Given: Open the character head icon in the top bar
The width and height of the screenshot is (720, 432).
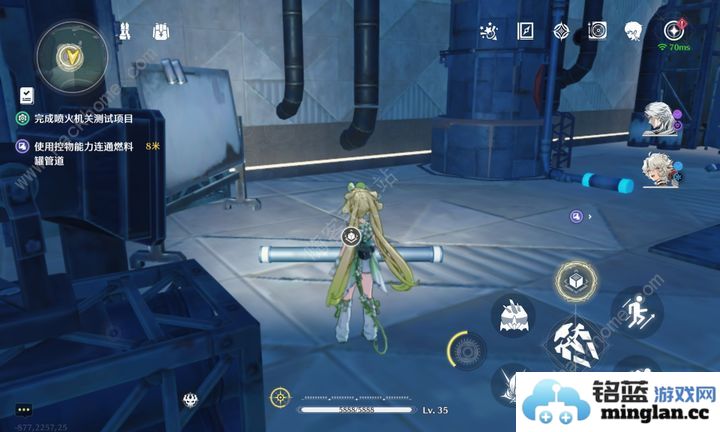Looking at the screenshot, I should pyautogui.click(x=633, y=31).
